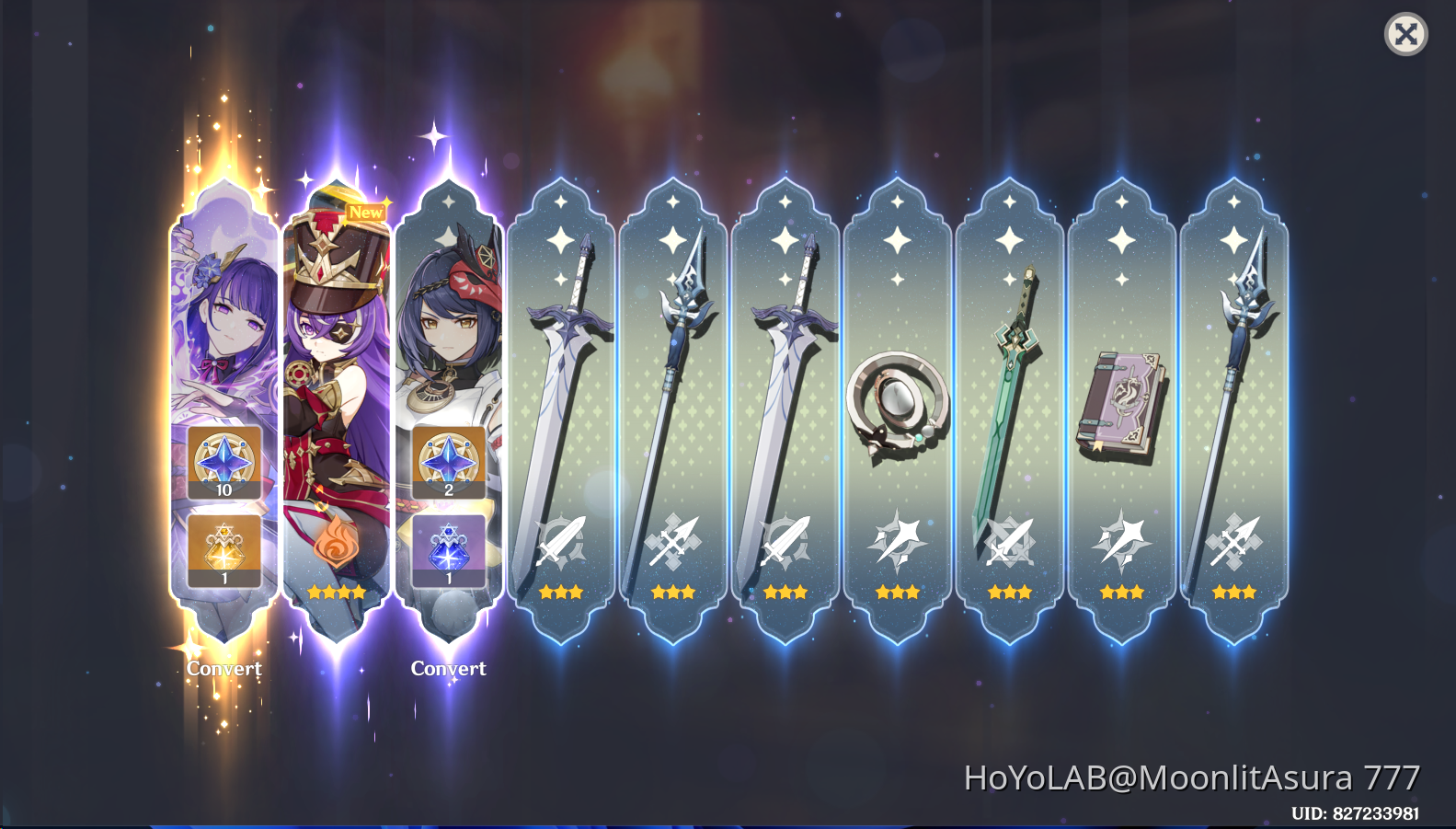Click the polearm weapon type icon under the second spear
1456x829 pixels.
click(x=673, y=541)
